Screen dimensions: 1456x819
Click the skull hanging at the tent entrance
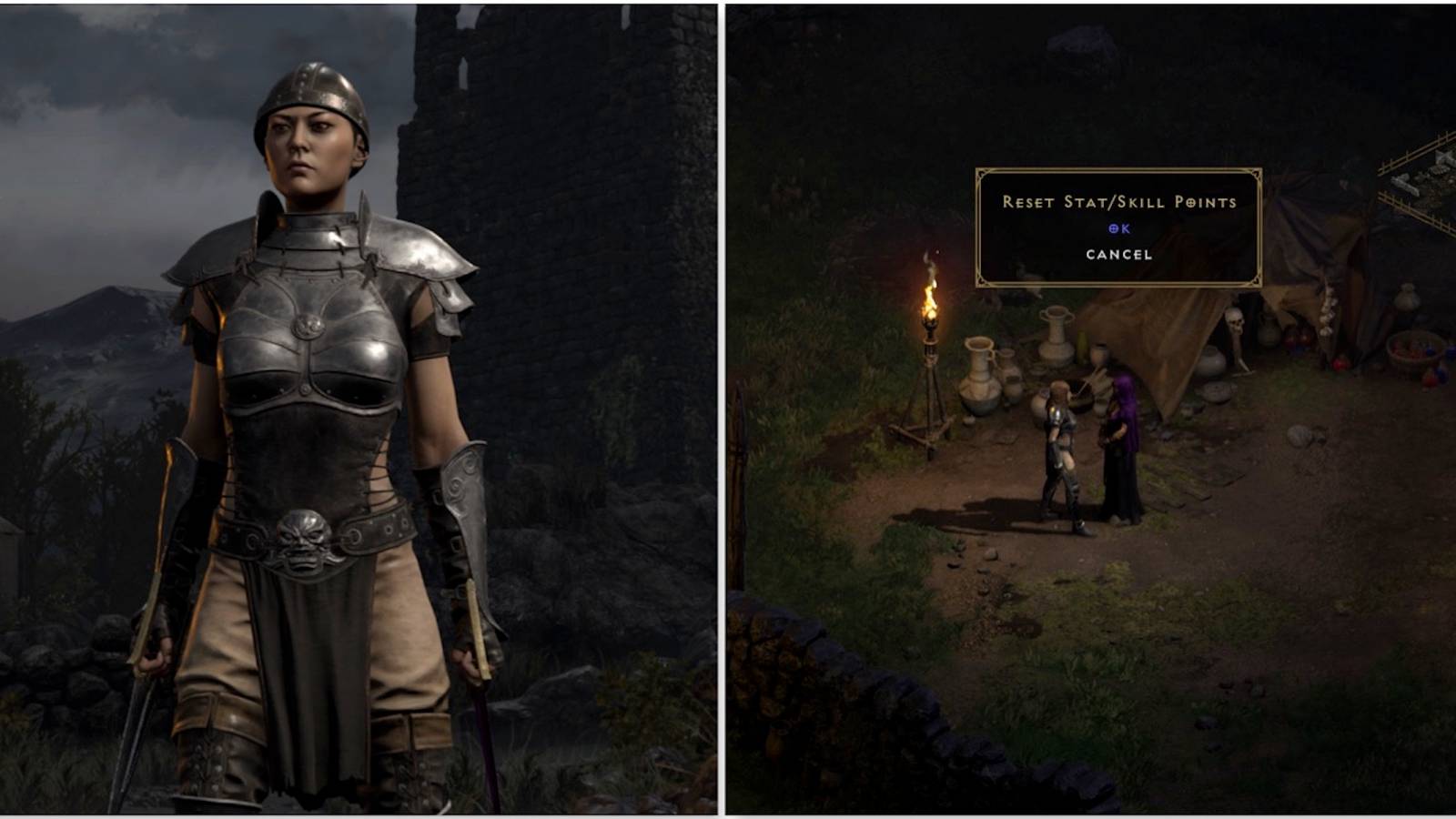pyautogui.click(x=1233, y=318)
